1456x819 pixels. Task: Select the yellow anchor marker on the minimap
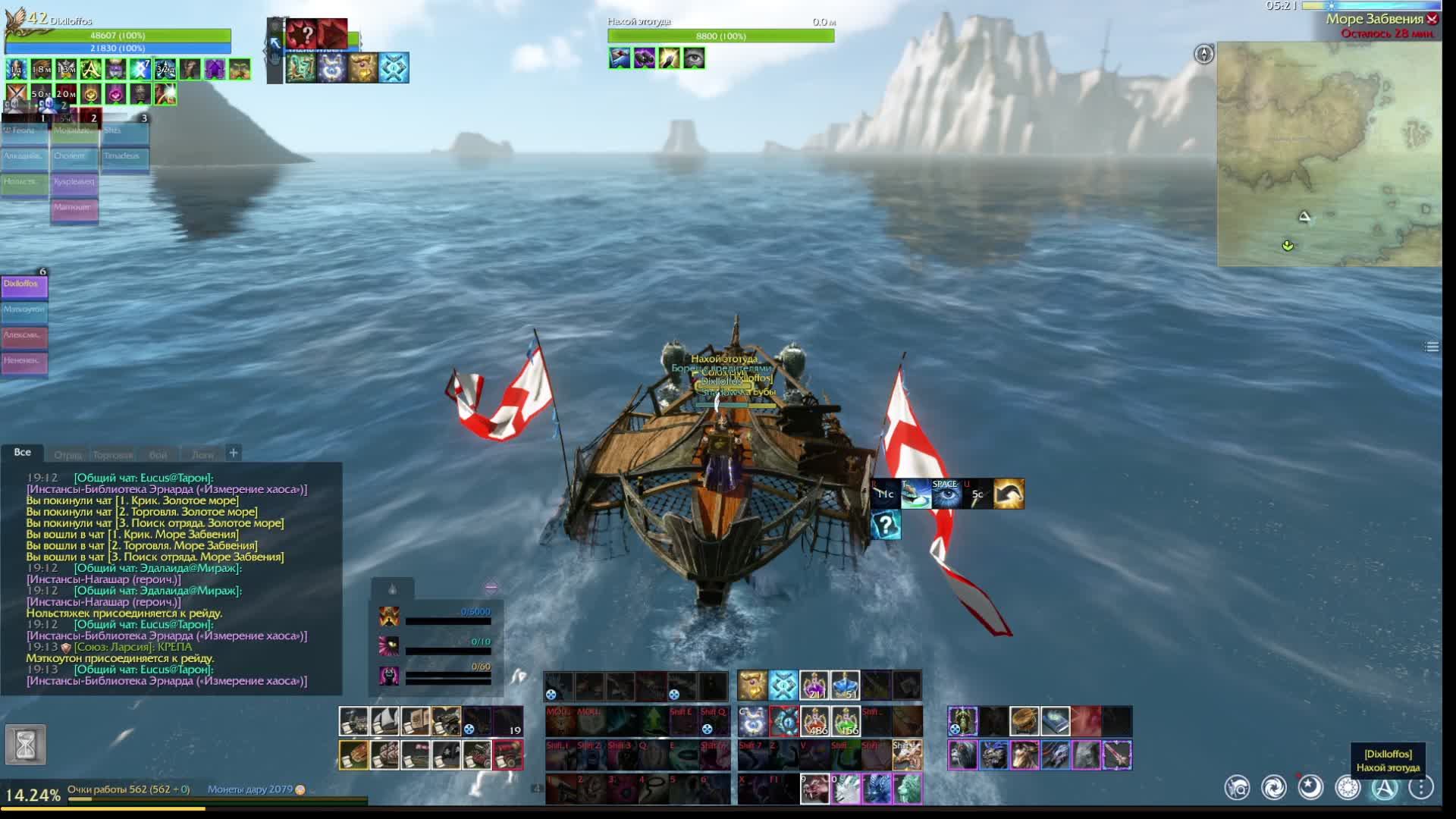click(1288, 246)
